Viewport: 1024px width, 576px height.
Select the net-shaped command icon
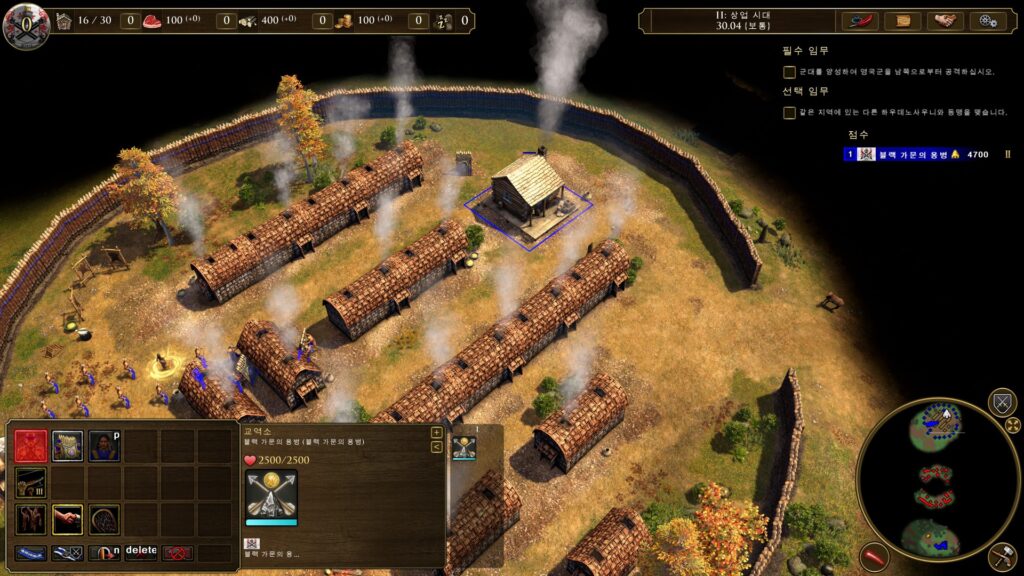(x=104, y=519)
